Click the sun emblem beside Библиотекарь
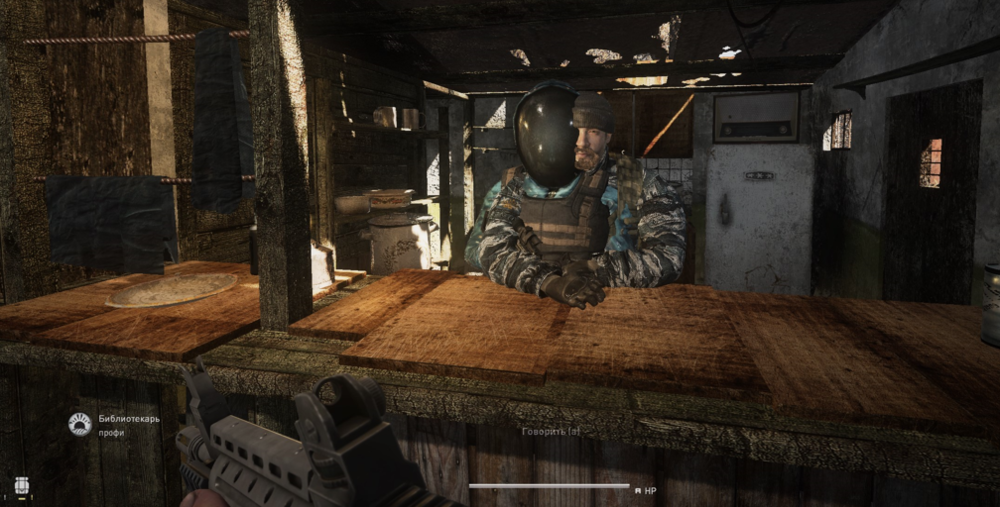The height and width of the screenshot is (507, 1000). click(79, 425)
